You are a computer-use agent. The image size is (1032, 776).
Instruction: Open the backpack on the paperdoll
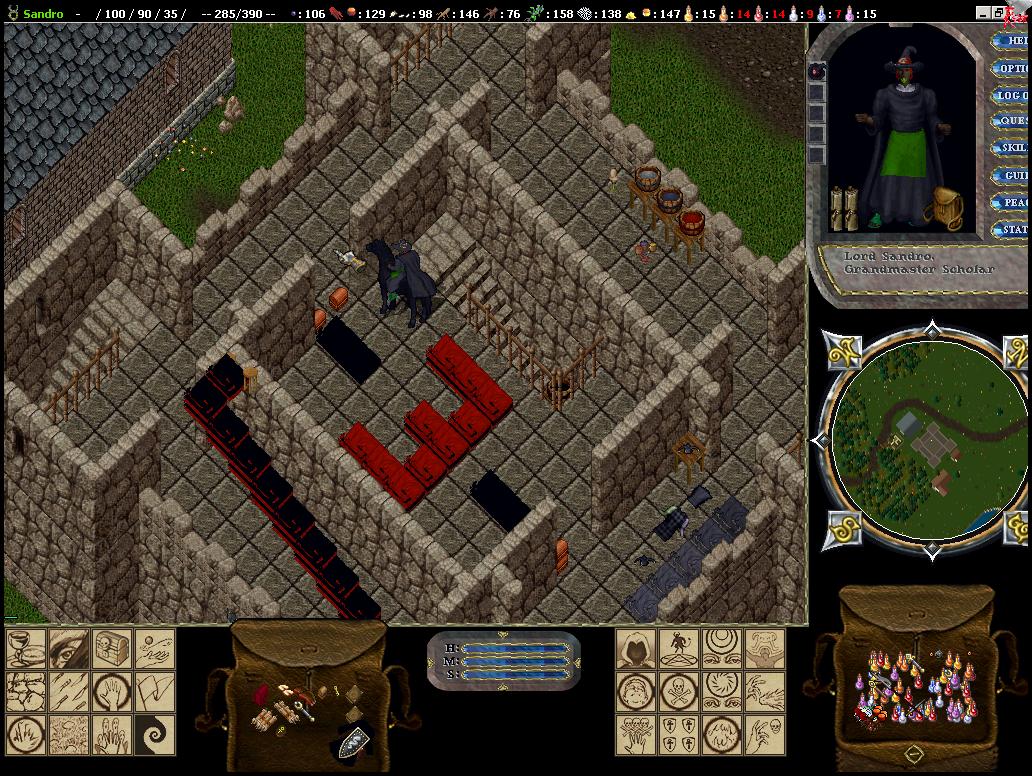point(945,205)
